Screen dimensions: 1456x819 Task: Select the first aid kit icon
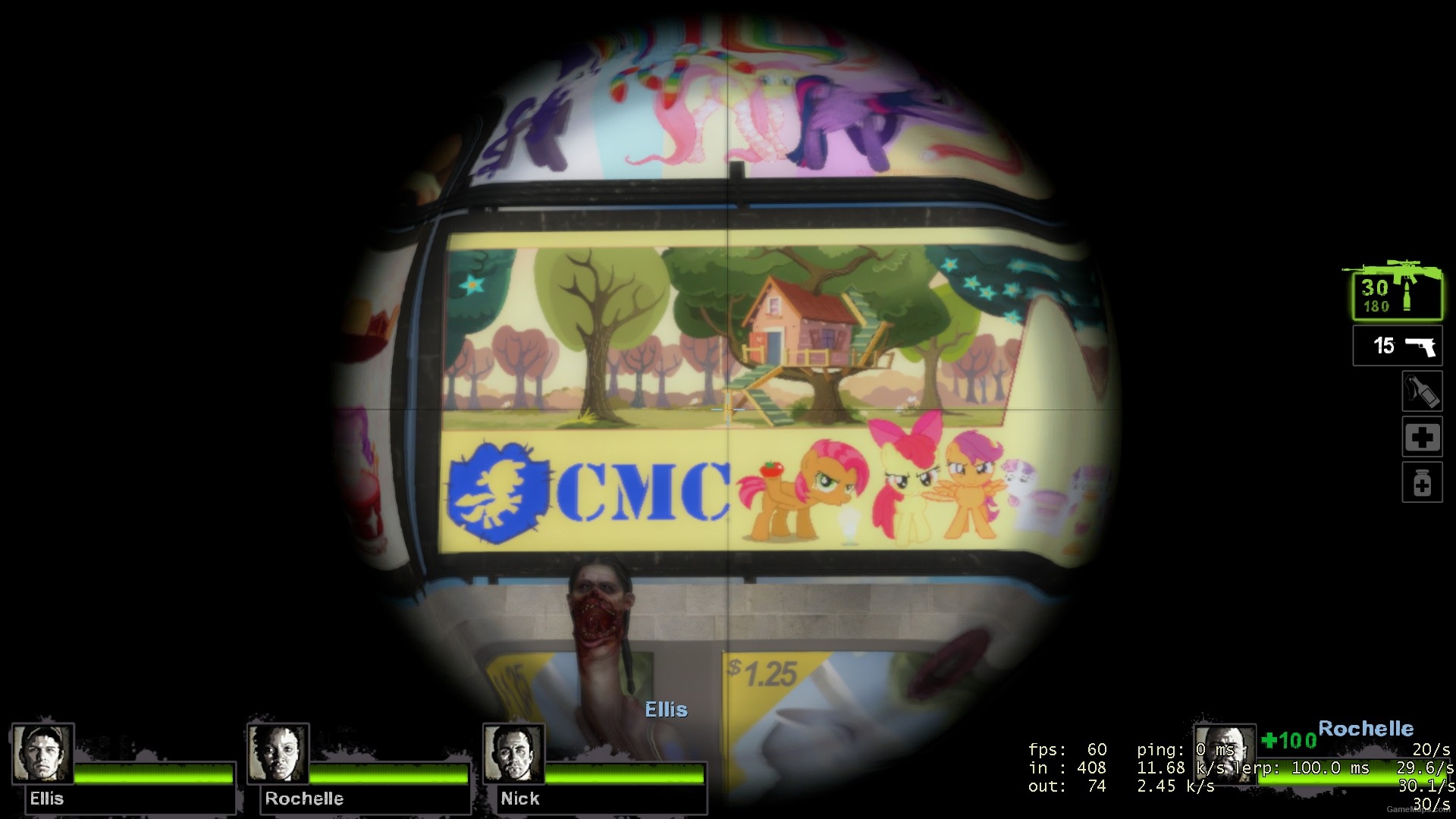1422,438
